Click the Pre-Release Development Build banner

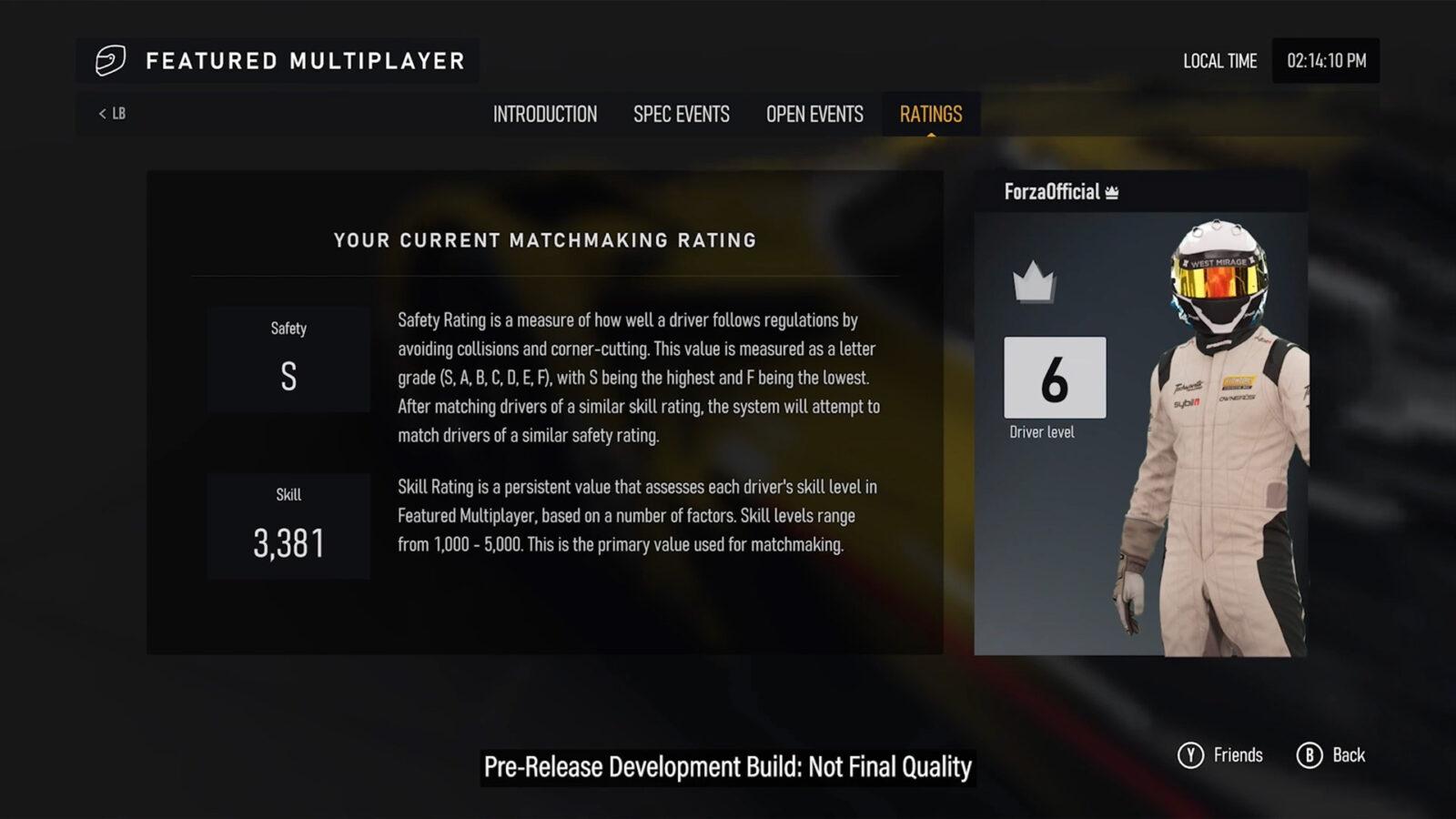tap(727, 766)
